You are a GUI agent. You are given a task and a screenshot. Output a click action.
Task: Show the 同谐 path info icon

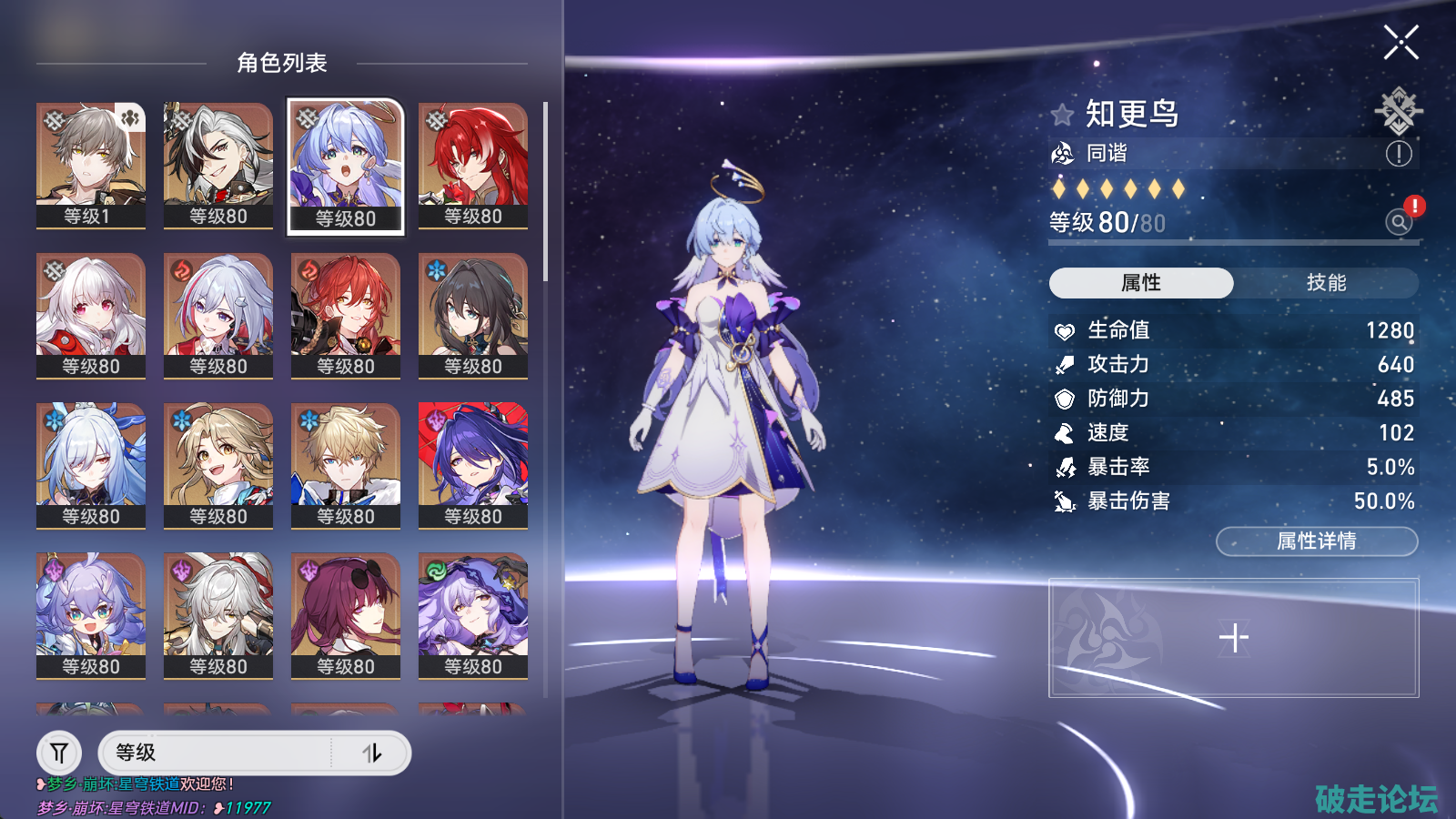coord(1398,154)
